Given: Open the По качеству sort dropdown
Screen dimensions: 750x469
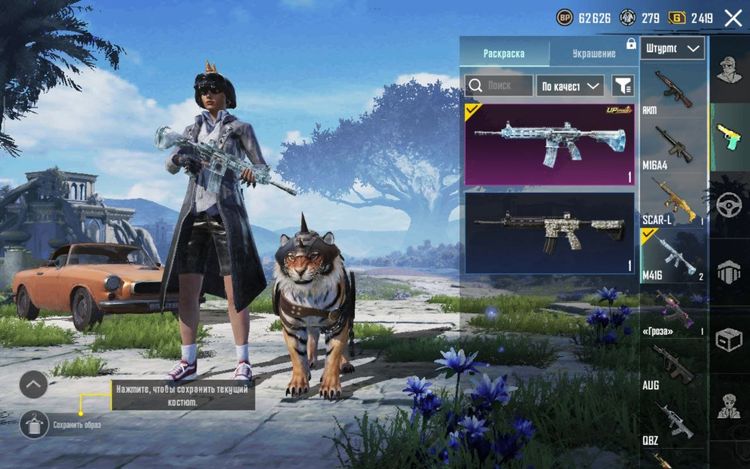Looking at the screenshot, I should click(x=570, y=85).
